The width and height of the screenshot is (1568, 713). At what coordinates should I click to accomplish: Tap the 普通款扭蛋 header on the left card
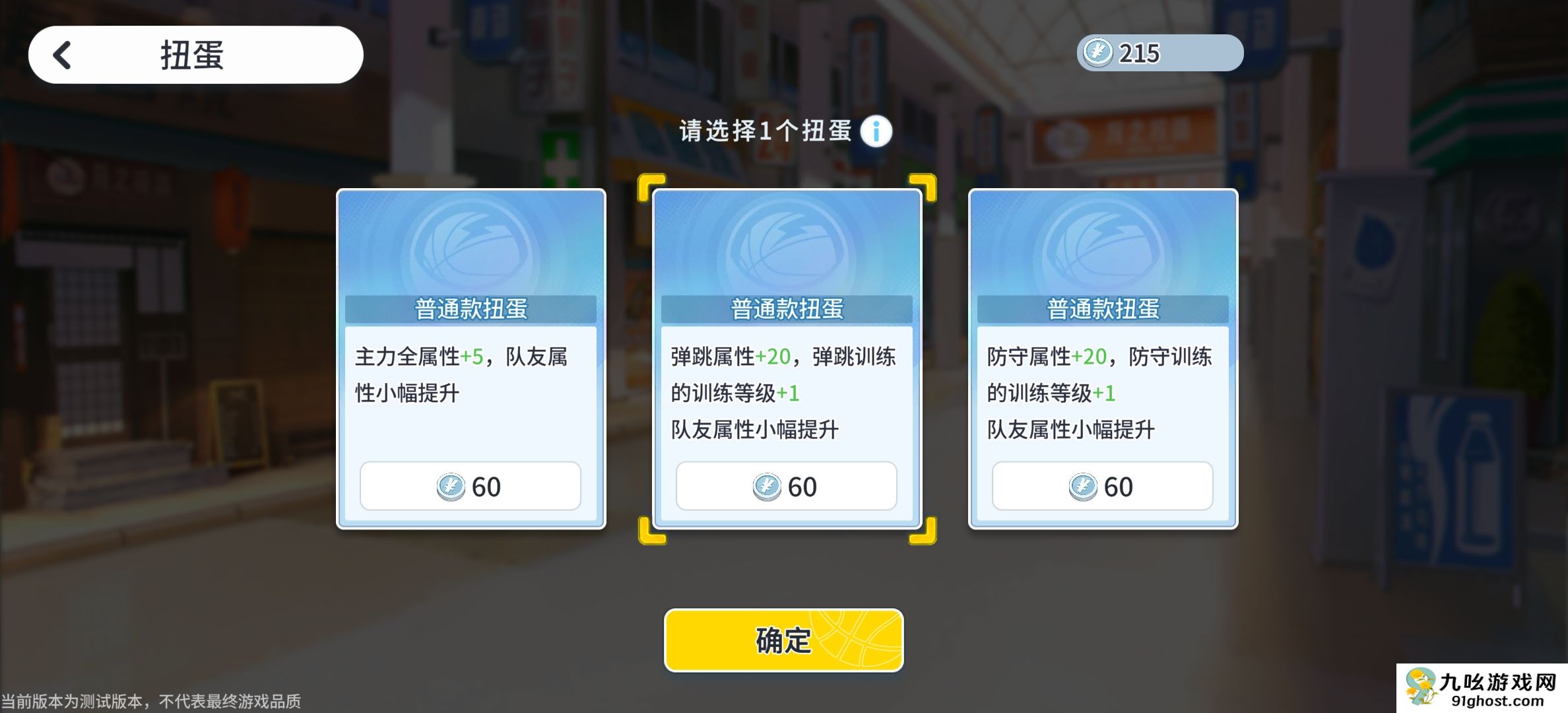coord(471,309)
